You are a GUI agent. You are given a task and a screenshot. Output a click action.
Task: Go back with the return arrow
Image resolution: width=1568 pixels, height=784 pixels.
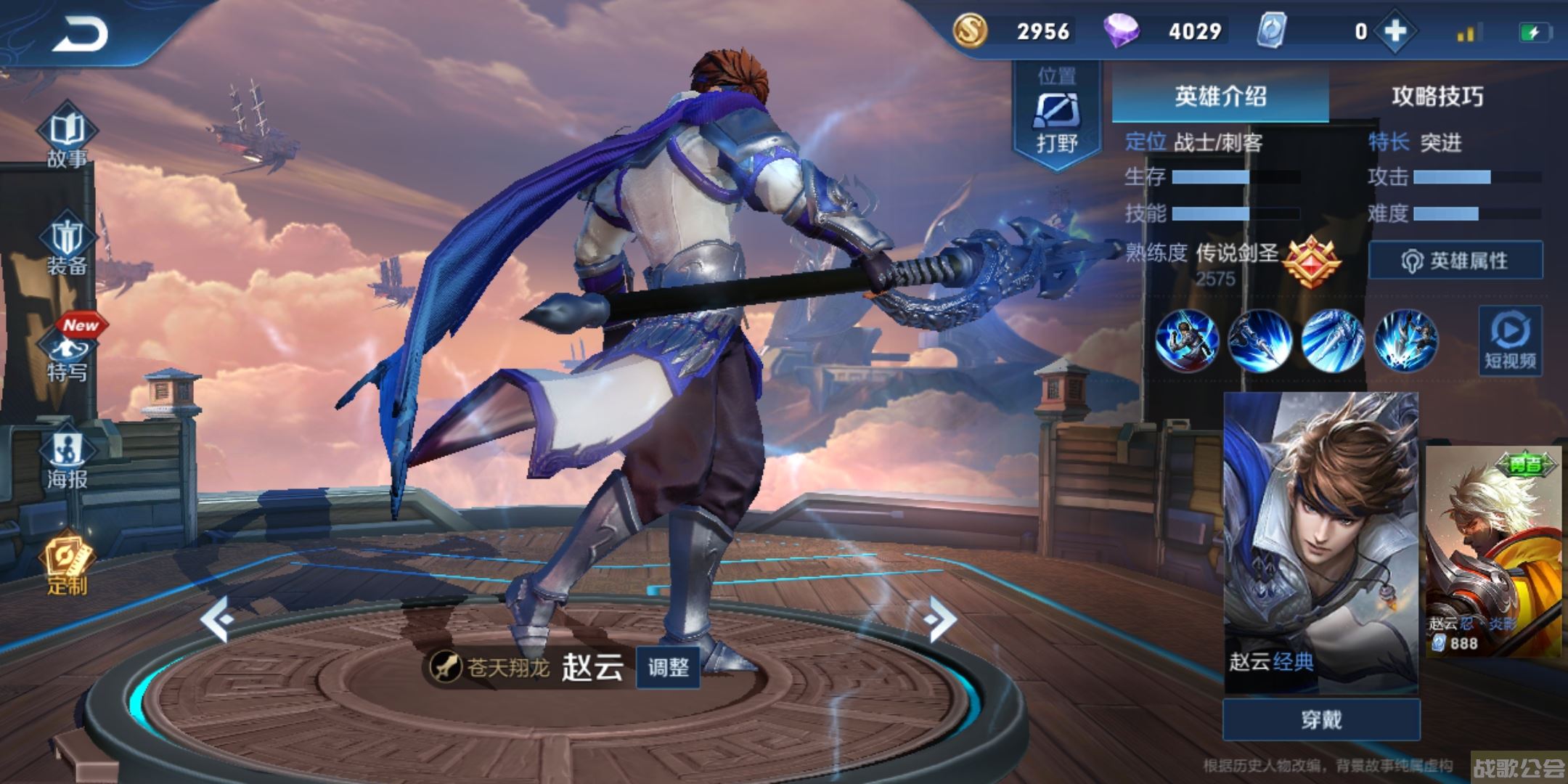(x=80, y=35)
